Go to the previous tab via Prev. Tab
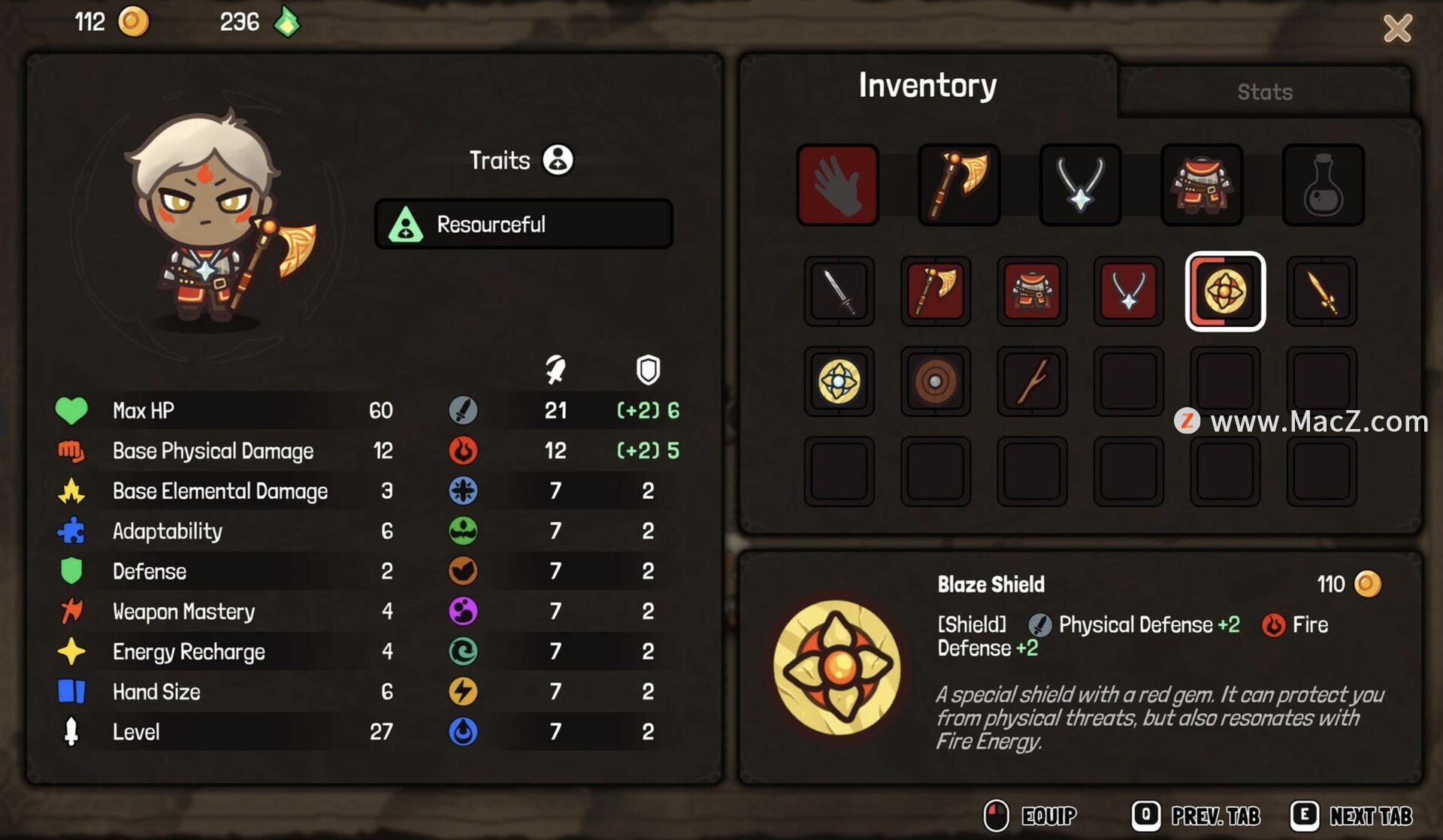1443x840 pixels. coord(1196,815)
